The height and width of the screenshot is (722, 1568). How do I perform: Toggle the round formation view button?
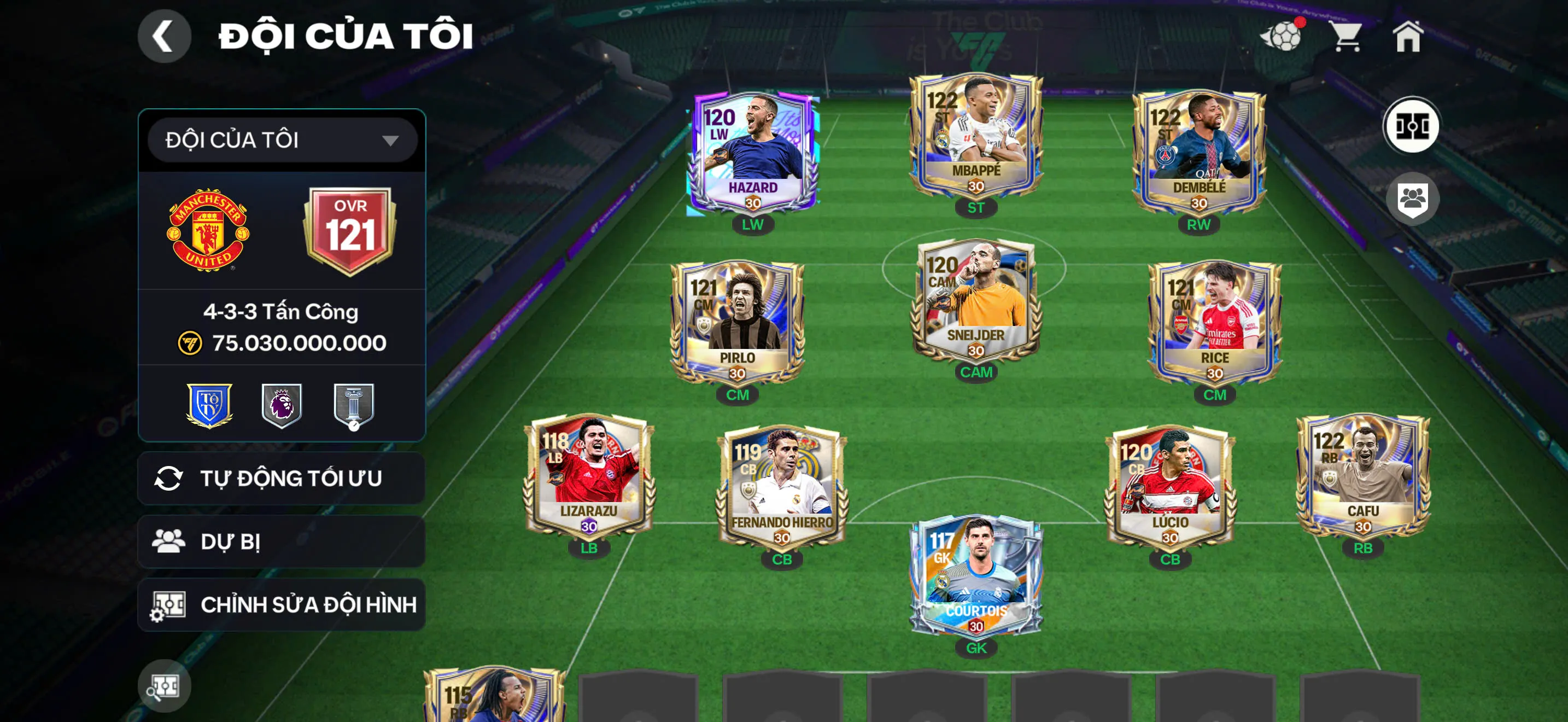click(1412, 127)
